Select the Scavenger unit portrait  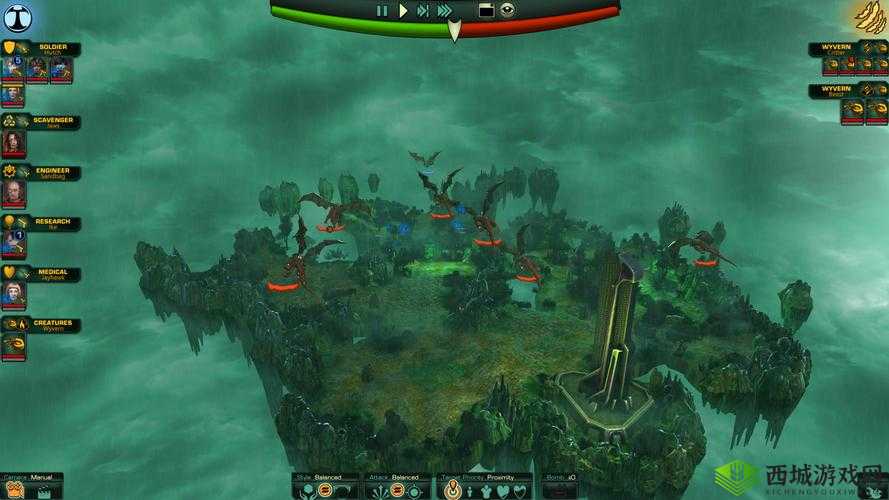[x=12, y=142]
